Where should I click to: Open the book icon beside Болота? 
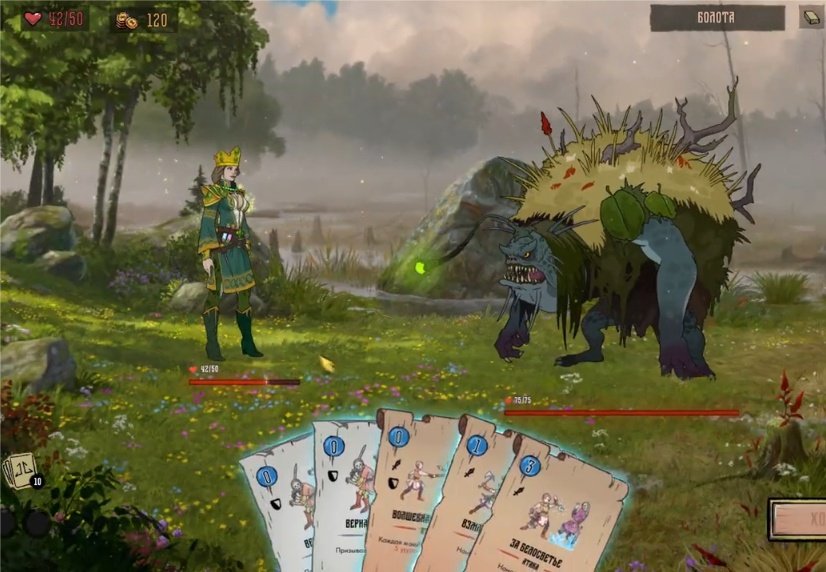[811, 17]
